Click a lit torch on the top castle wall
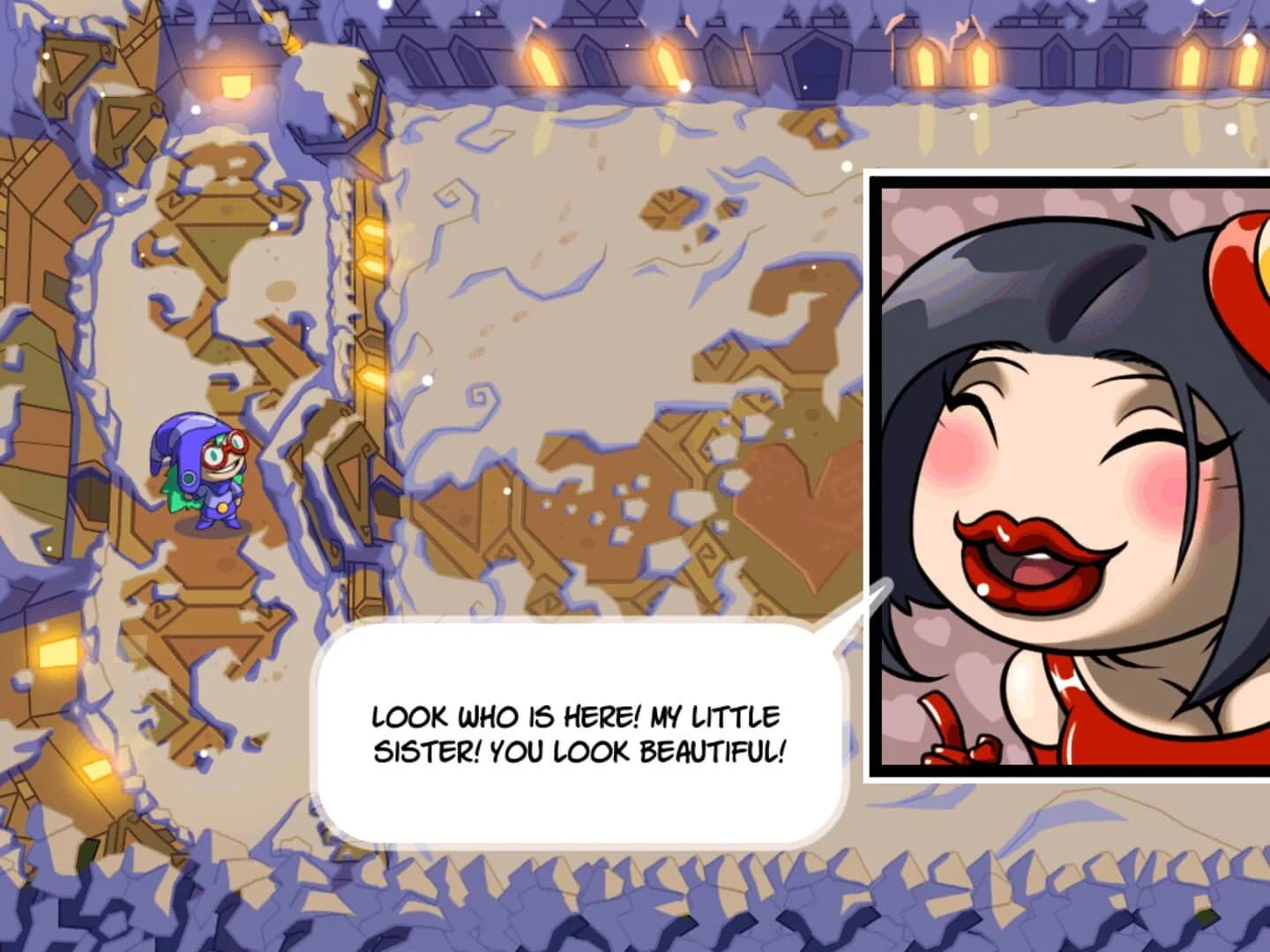 click(x=538, y=62)
